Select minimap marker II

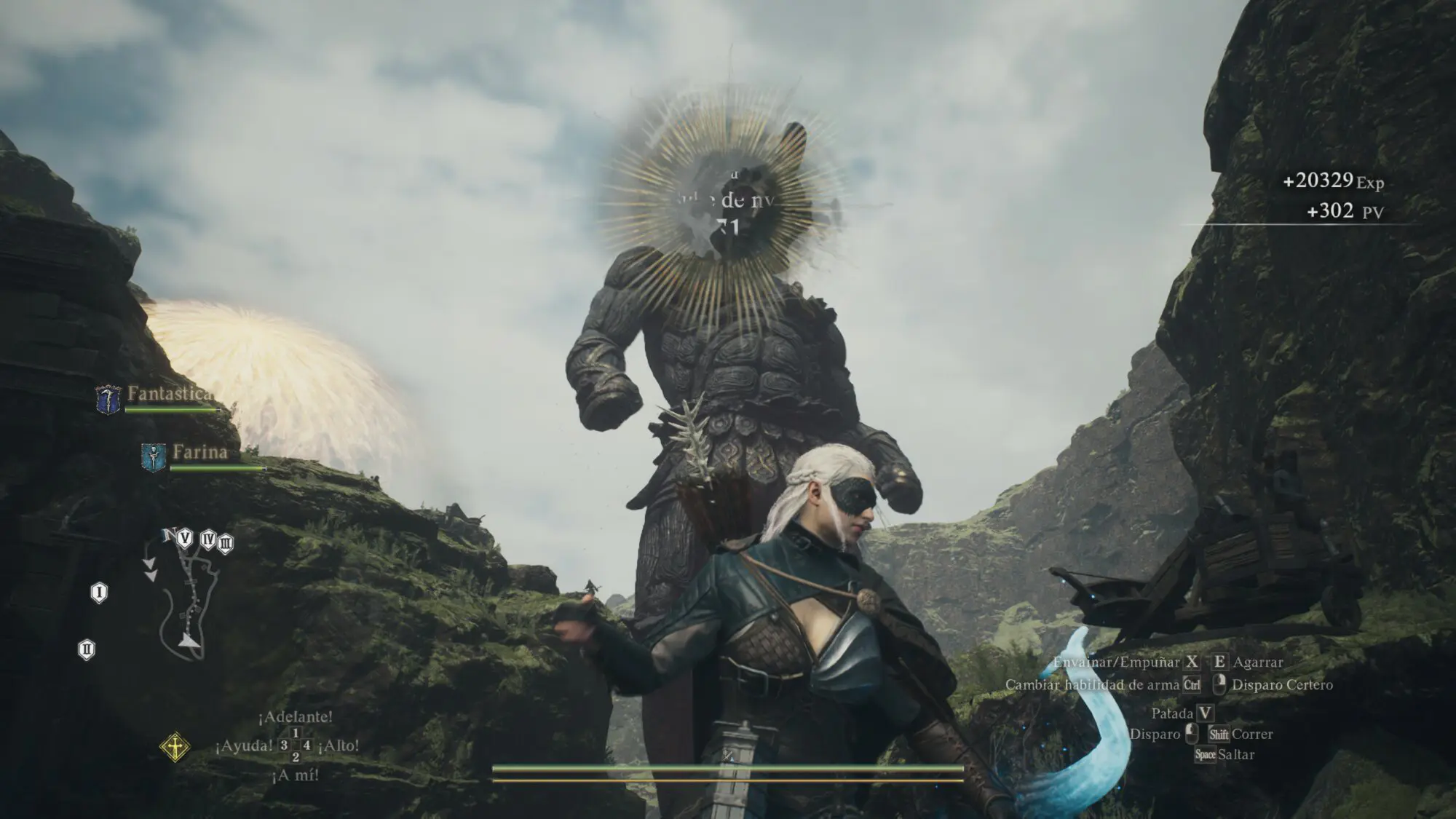click(x=87, y=649)
